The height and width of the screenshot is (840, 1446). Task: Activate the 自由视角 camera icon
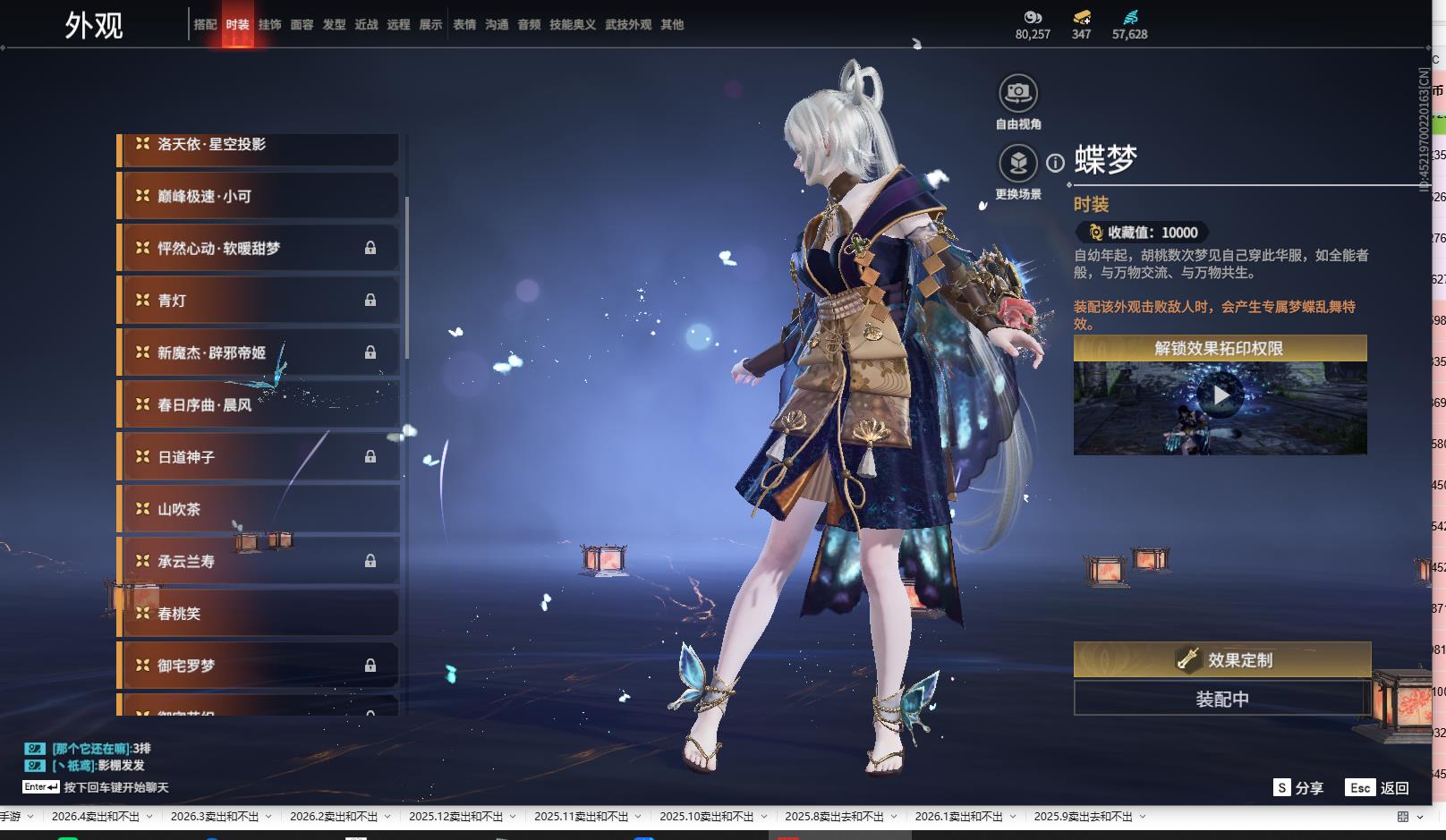(x=1018, y=93)
